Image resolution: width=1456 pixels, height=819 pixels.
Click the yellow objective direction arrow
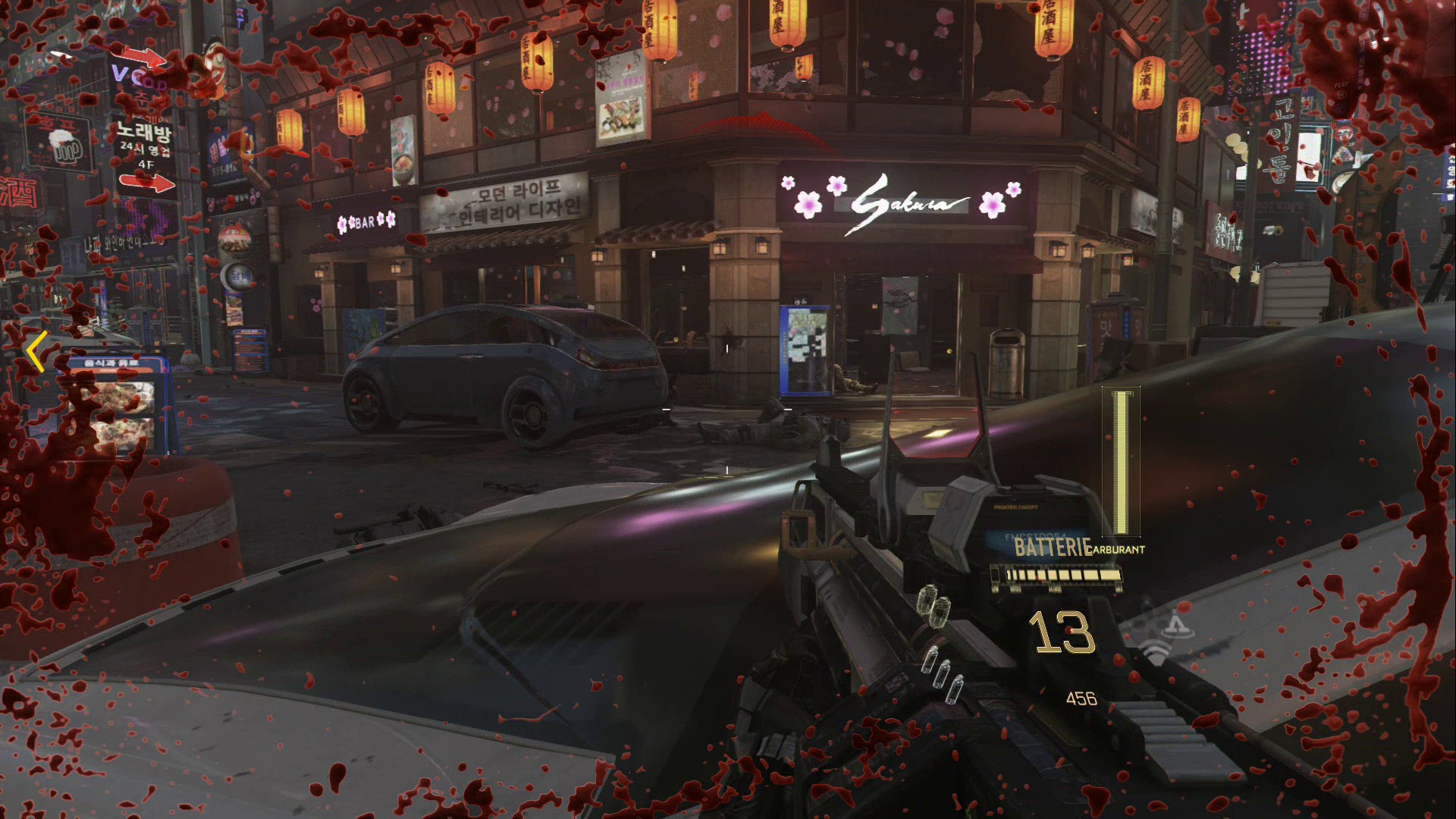click(36, 351)
